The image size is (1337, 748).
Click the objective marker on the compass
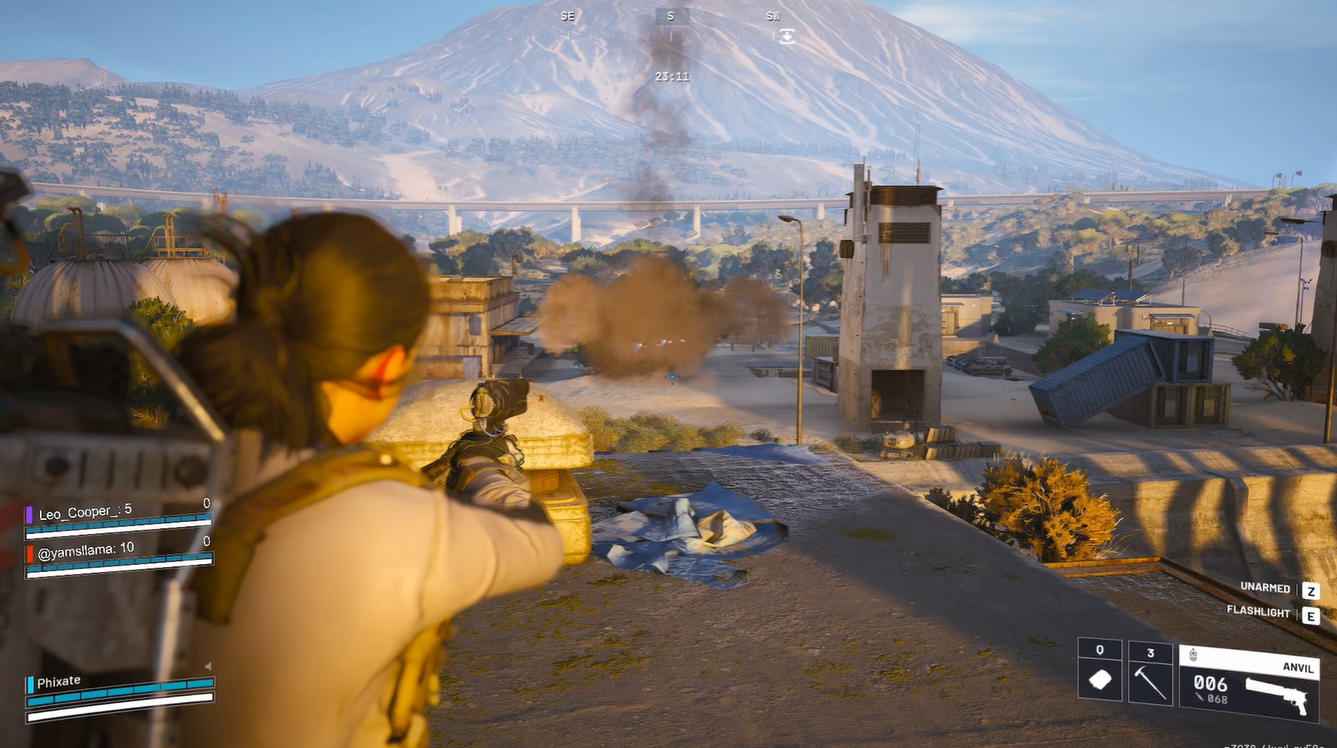(x=788, y=37)
